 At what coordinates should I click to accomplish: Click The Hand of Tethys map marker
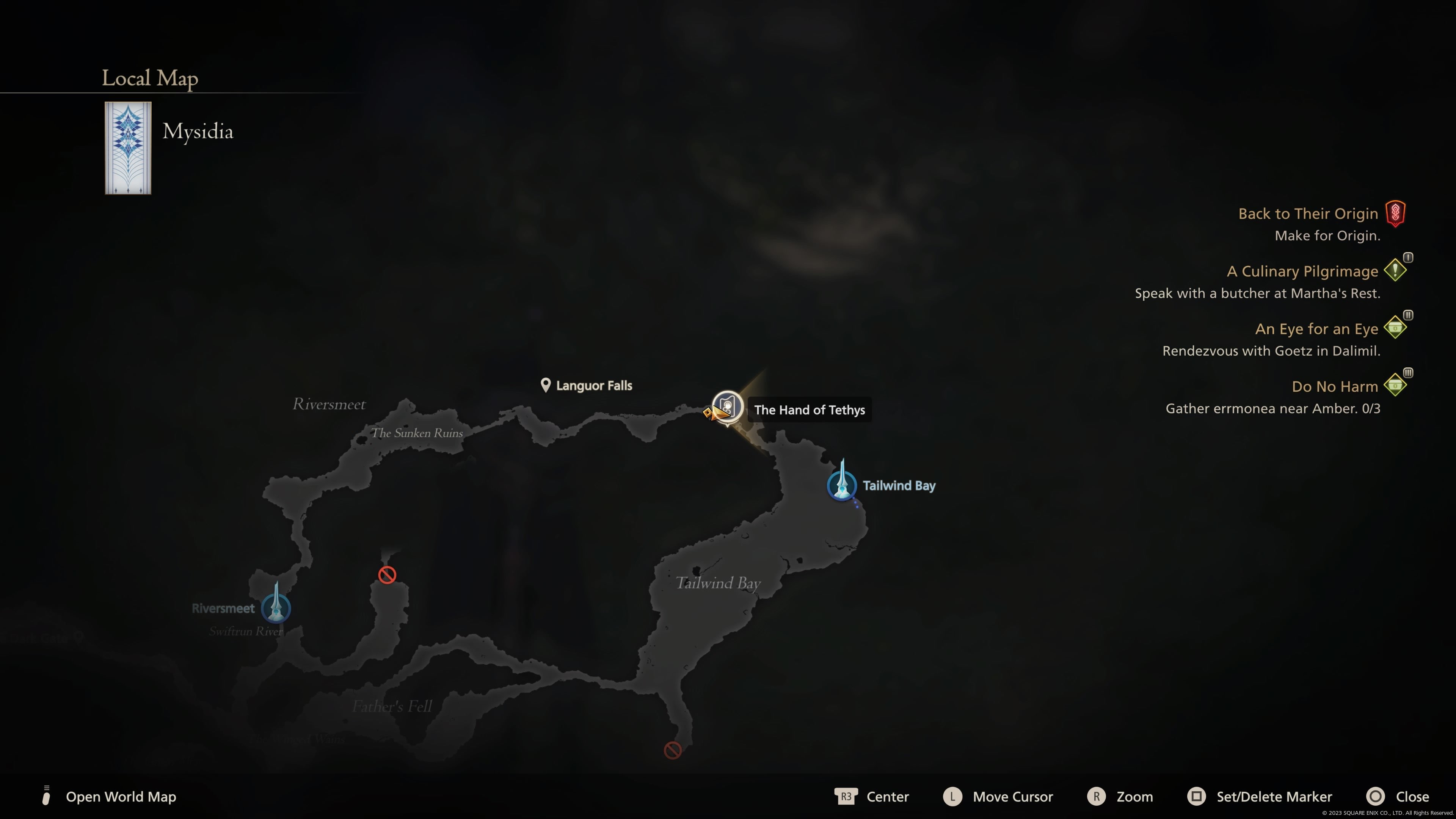click(x=727, y=407)
